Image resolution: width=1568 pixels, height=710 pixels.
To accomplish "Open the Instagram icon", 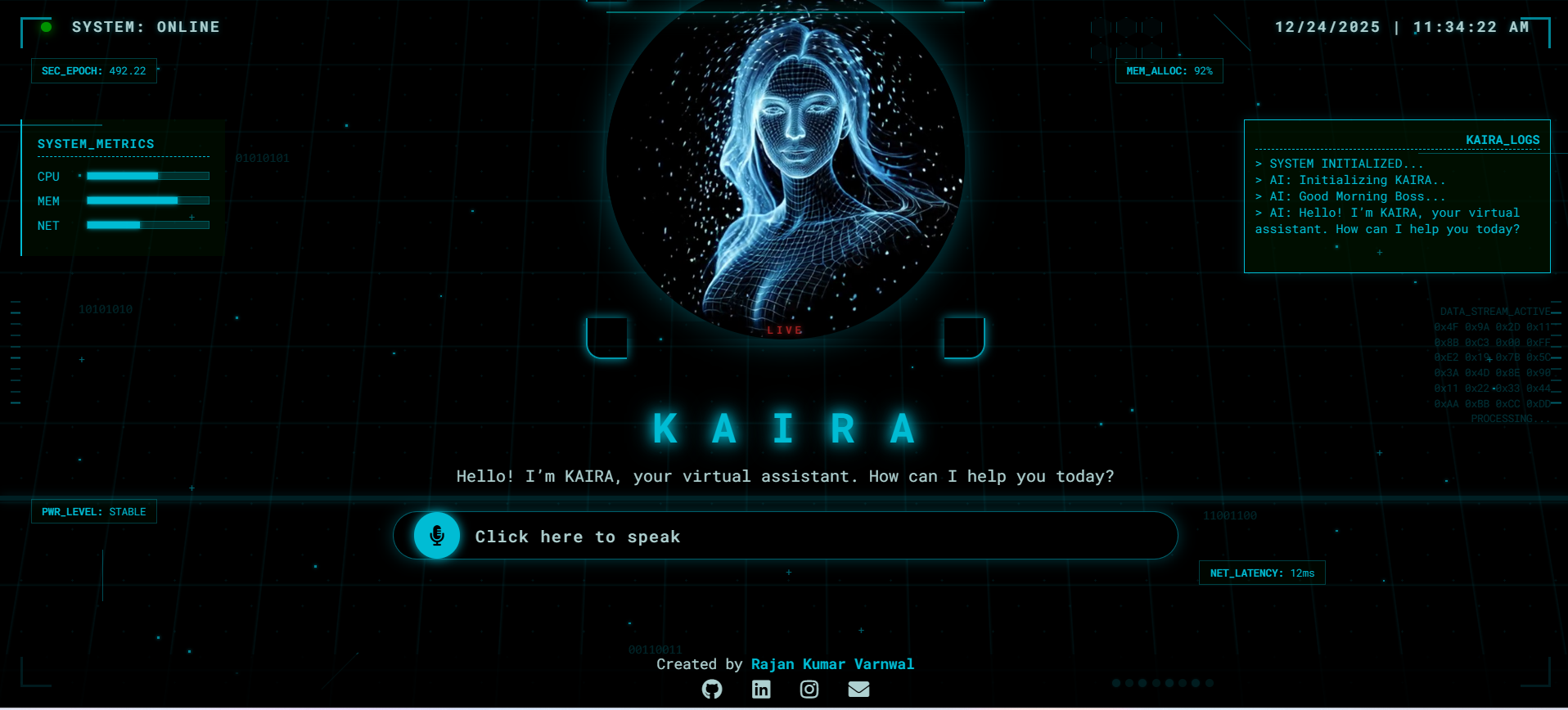I will coord(809,690).
